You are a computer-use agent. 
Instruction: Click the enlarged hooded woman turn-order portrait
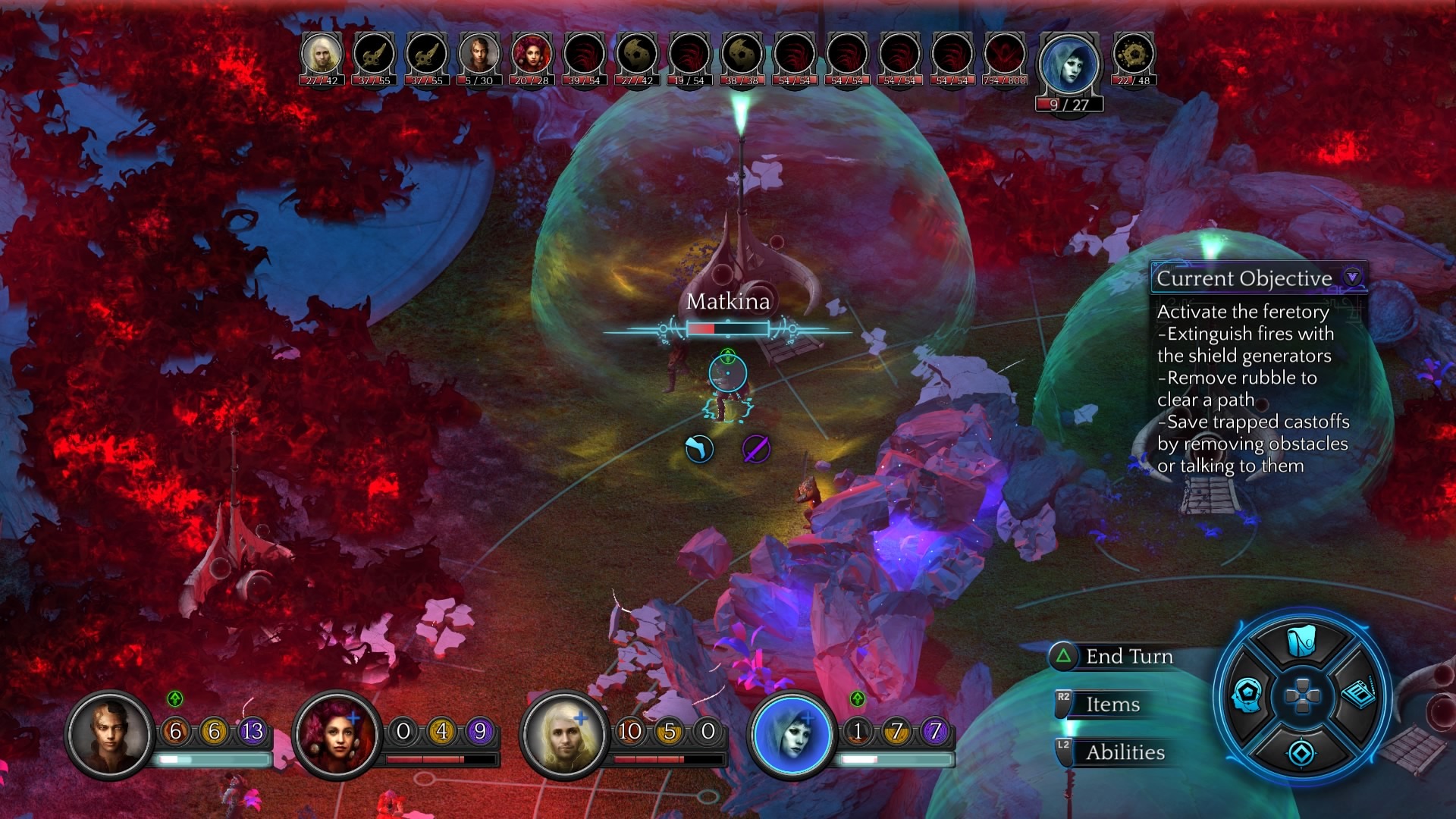pos(1068,66)
